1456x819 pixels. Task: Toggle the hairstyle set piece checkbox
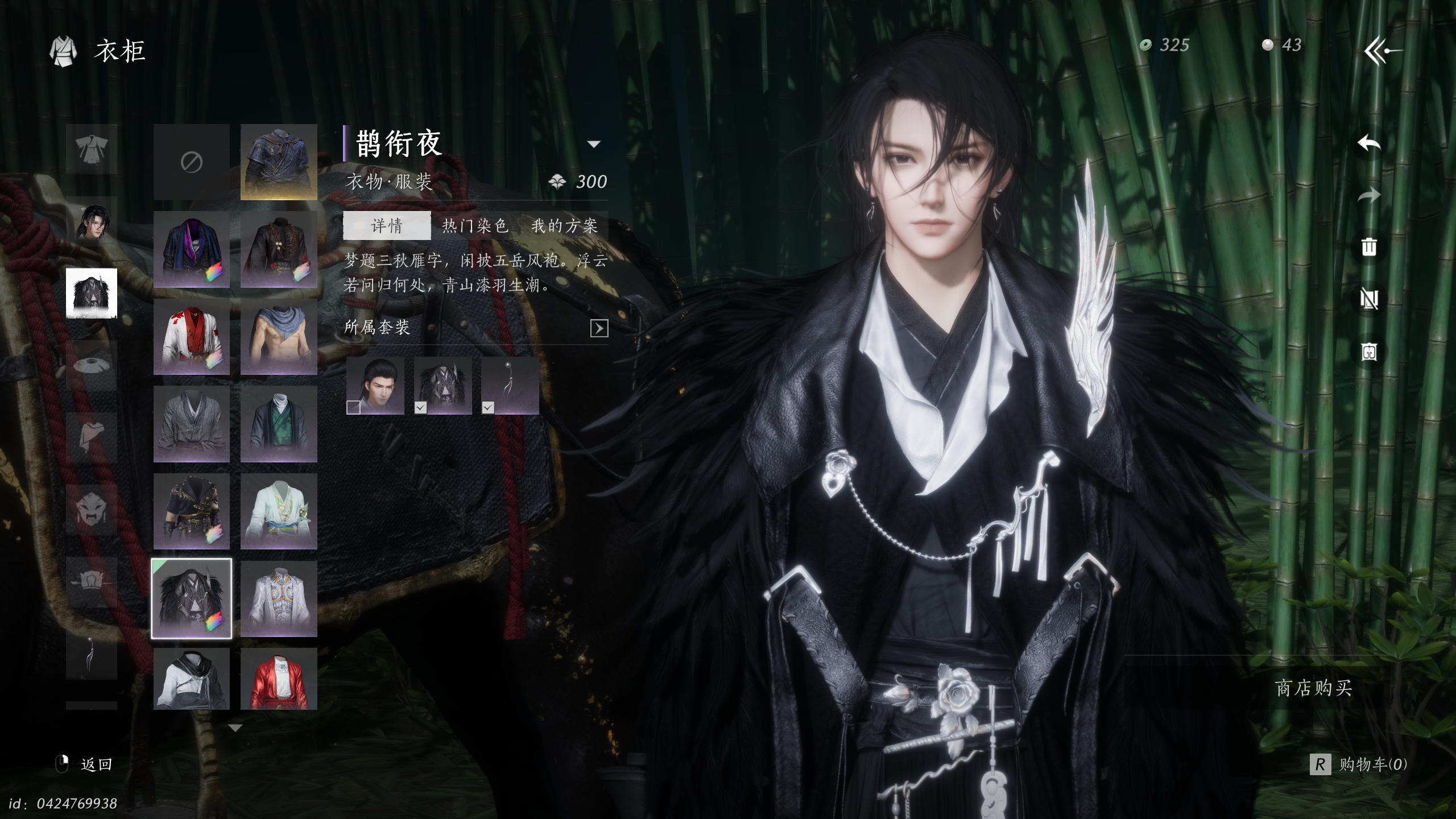click(353, 407)
